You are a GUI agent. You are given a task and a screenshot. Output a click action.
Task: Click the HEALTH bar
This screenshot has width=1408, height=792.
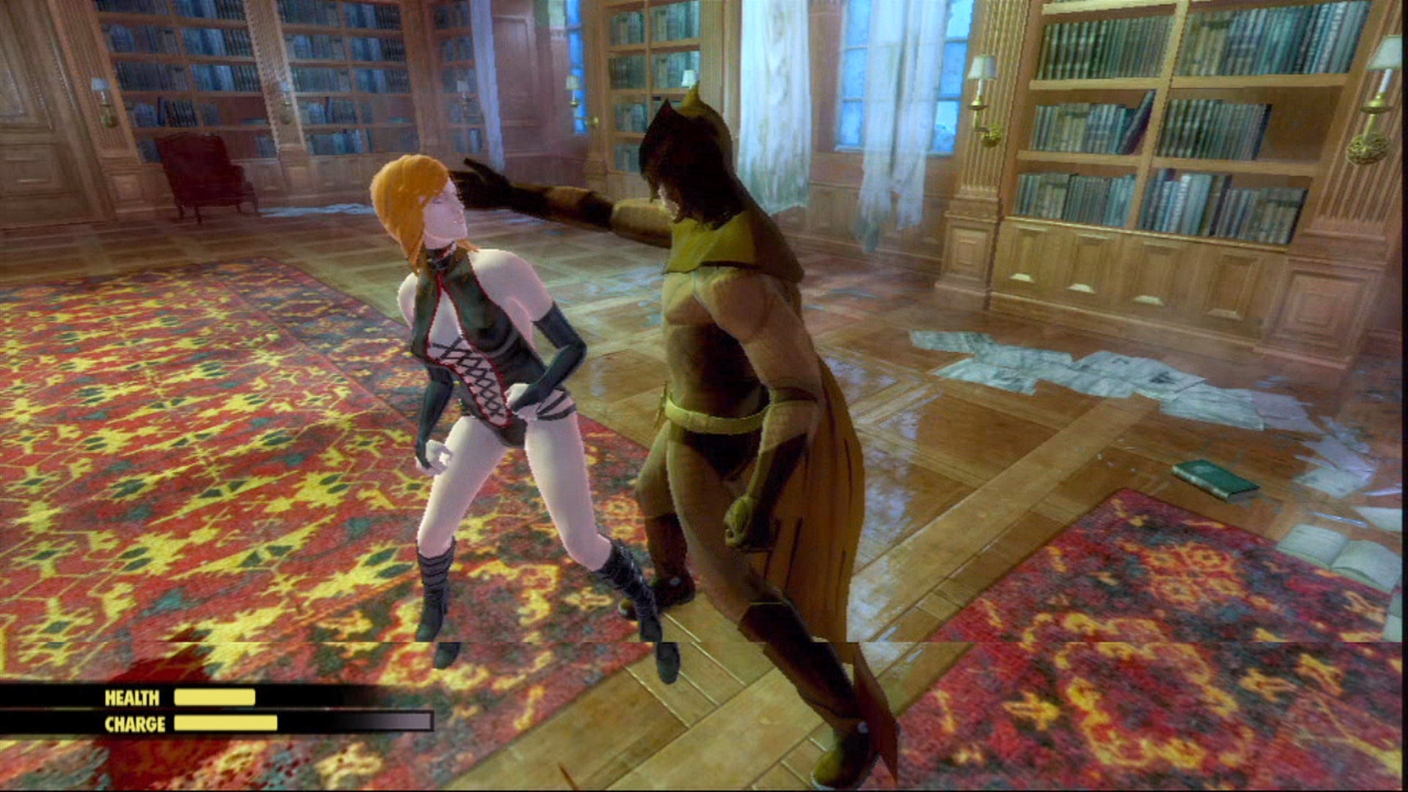tap(213, 697)
